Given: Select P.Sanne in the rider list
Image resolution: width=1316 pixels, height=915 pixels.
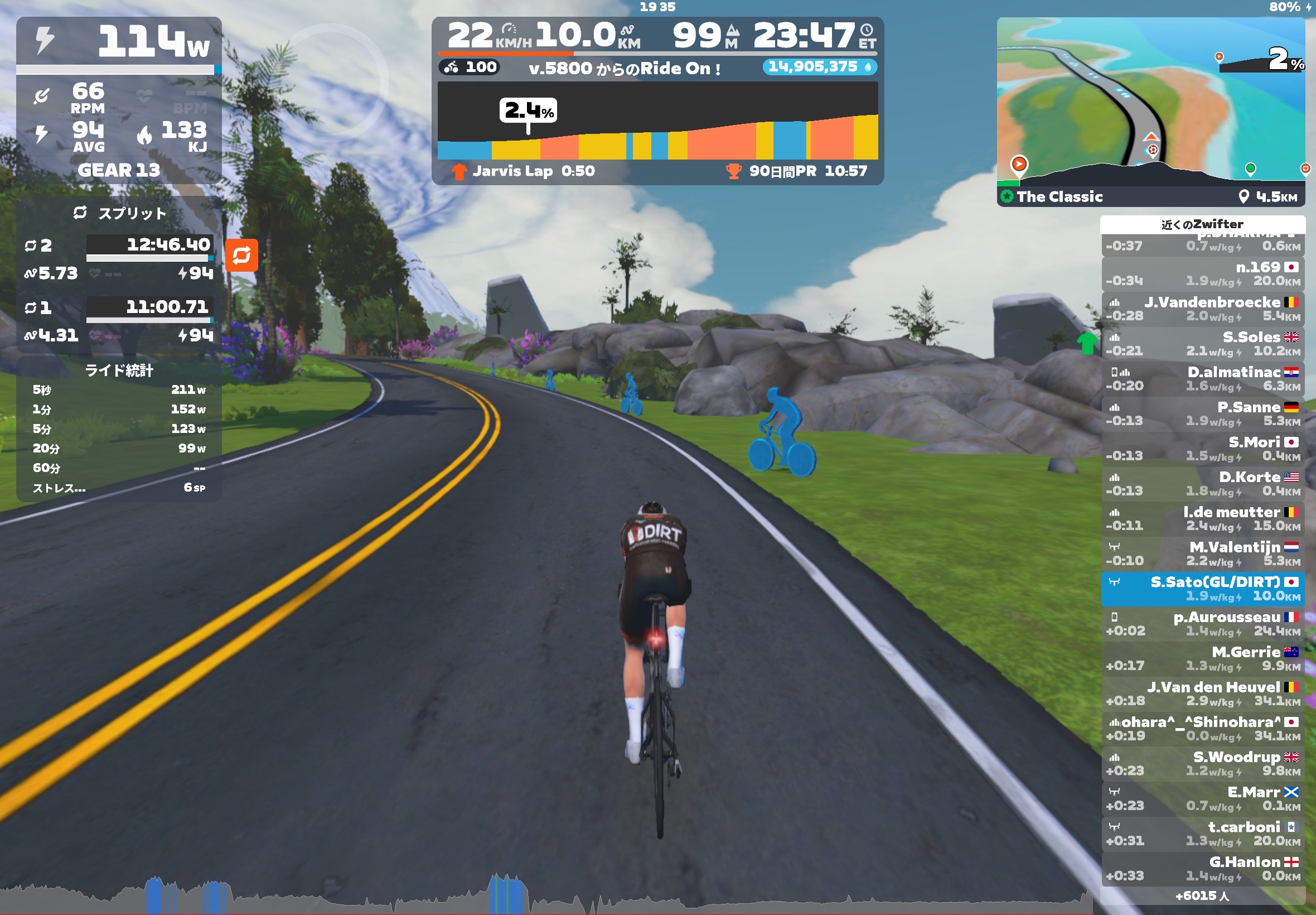Looking at the screenshot, I should [x=1203, y=414].
